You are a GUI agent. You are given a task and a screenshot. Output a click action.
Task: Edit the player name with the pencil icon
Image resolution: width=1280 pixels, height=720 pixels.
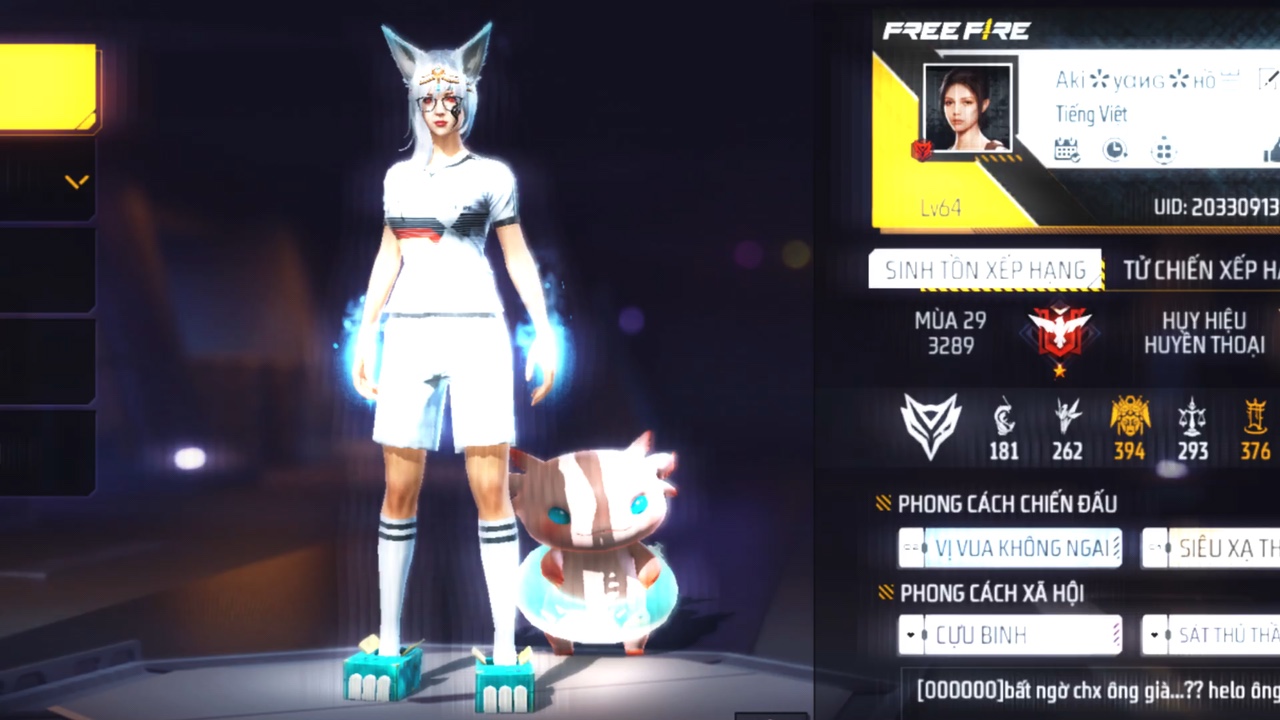tap(1267, 80)
